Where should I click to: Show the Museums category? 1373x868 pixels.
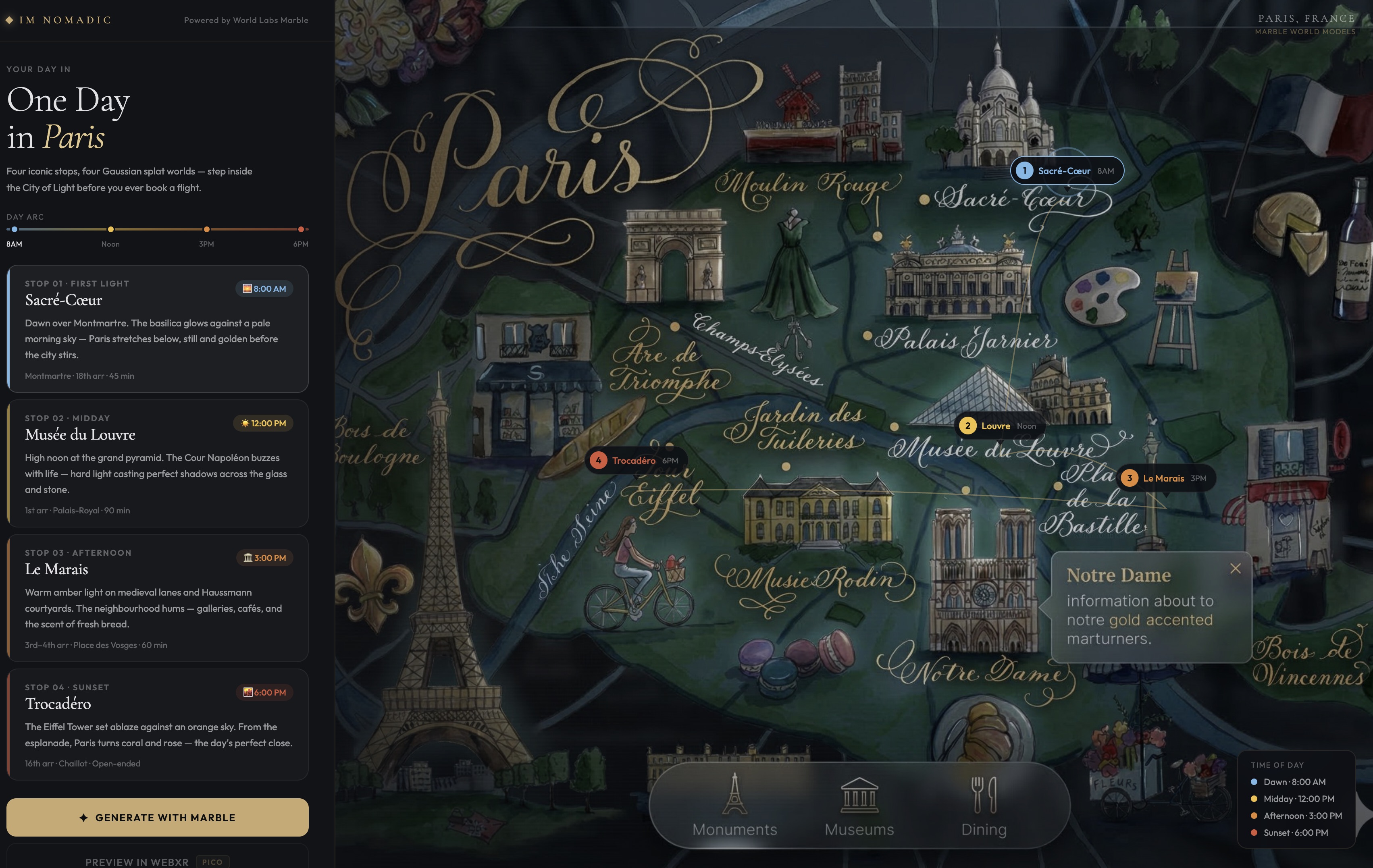[x=859, y=805]
